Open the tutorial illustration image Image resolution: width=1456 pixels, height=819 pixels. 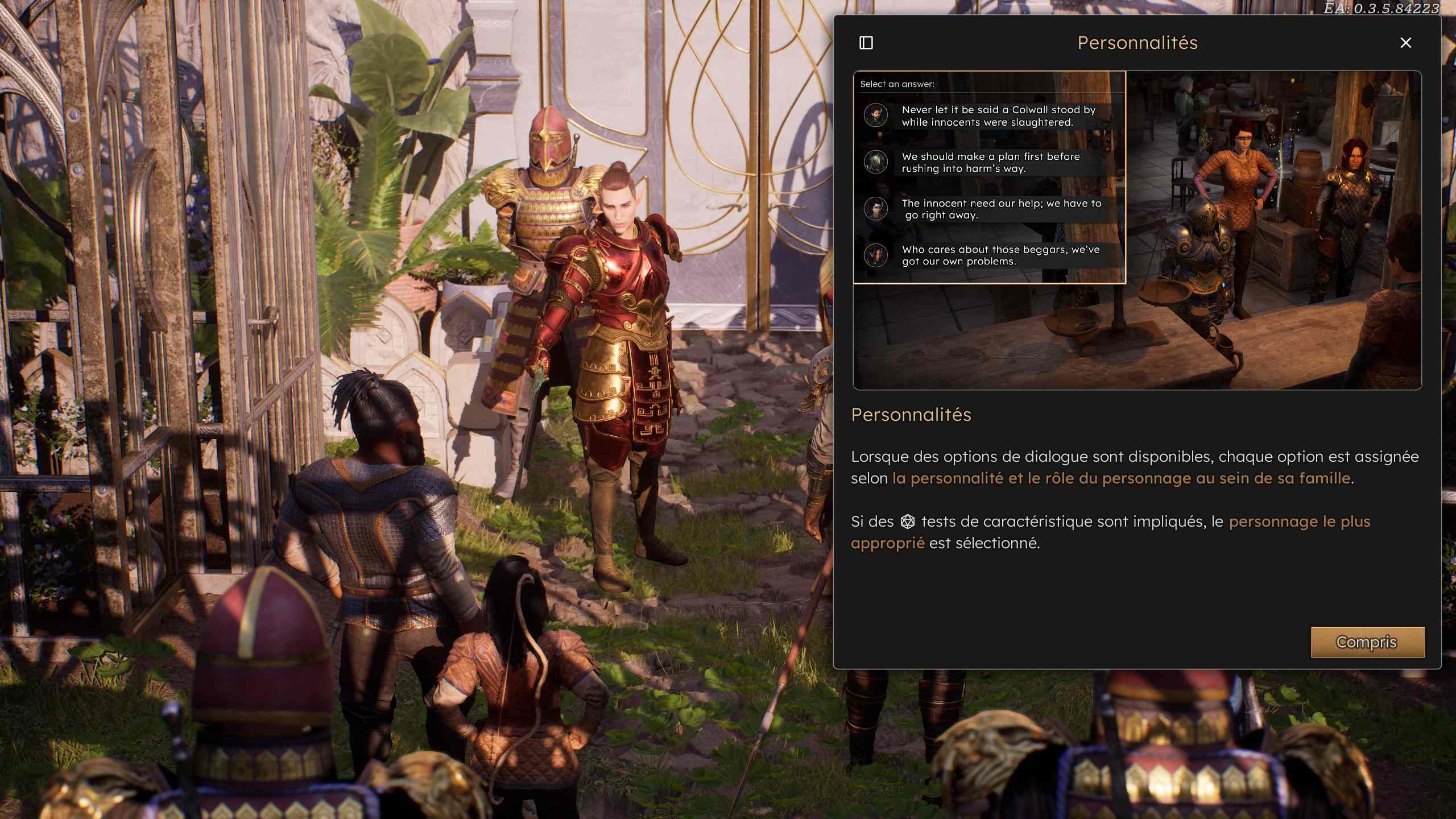pyautogui.click(x=1137, y=230)
